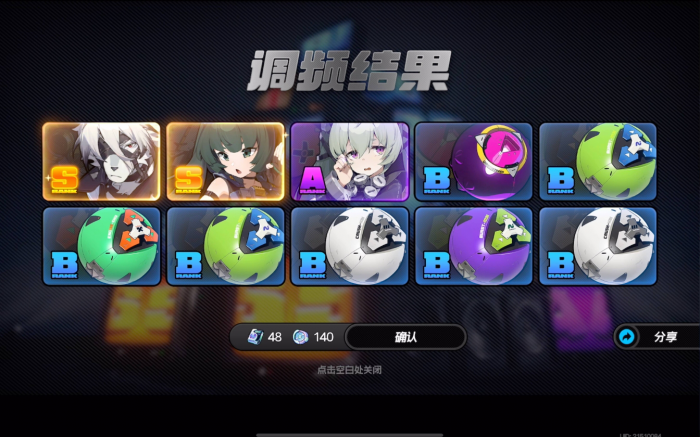Screen dimensions: 700x437
Task: Open the B-rank purple orb with grey emblem
Action: coord(474,246)
